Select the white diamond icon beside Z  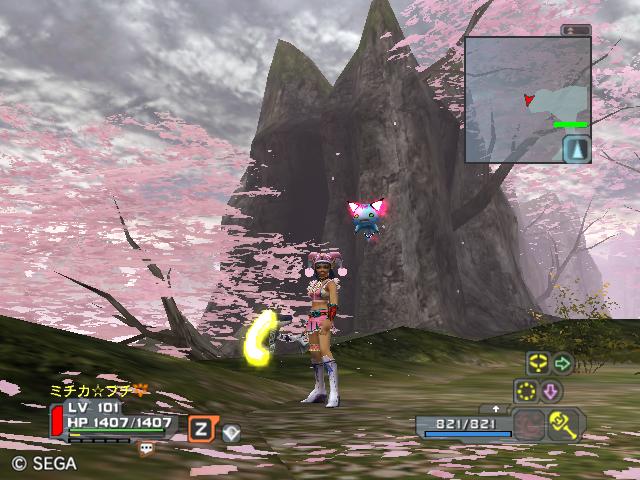tap(230, 432)
